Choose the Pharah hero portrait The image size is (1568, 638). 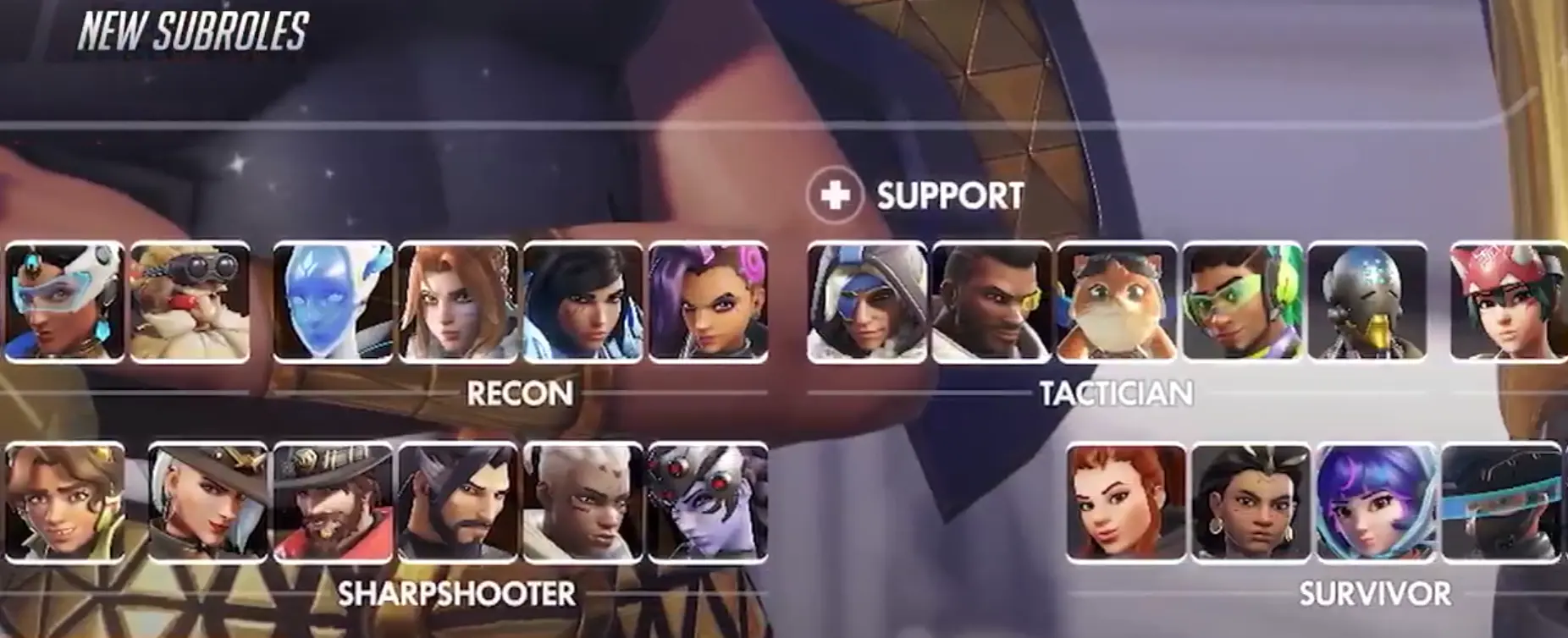[x=582, y=302]
